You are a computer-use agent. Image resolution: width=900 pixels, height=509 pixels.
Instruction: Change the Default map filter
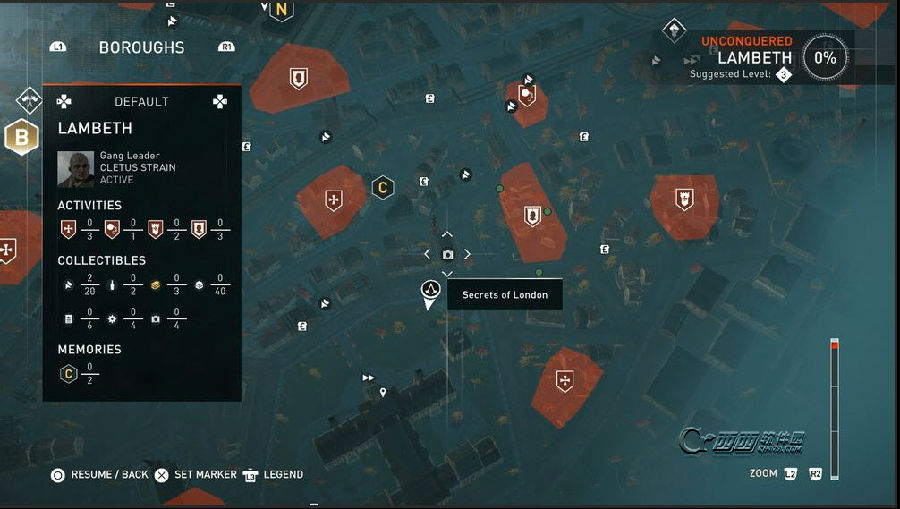(x=141, y=101)
